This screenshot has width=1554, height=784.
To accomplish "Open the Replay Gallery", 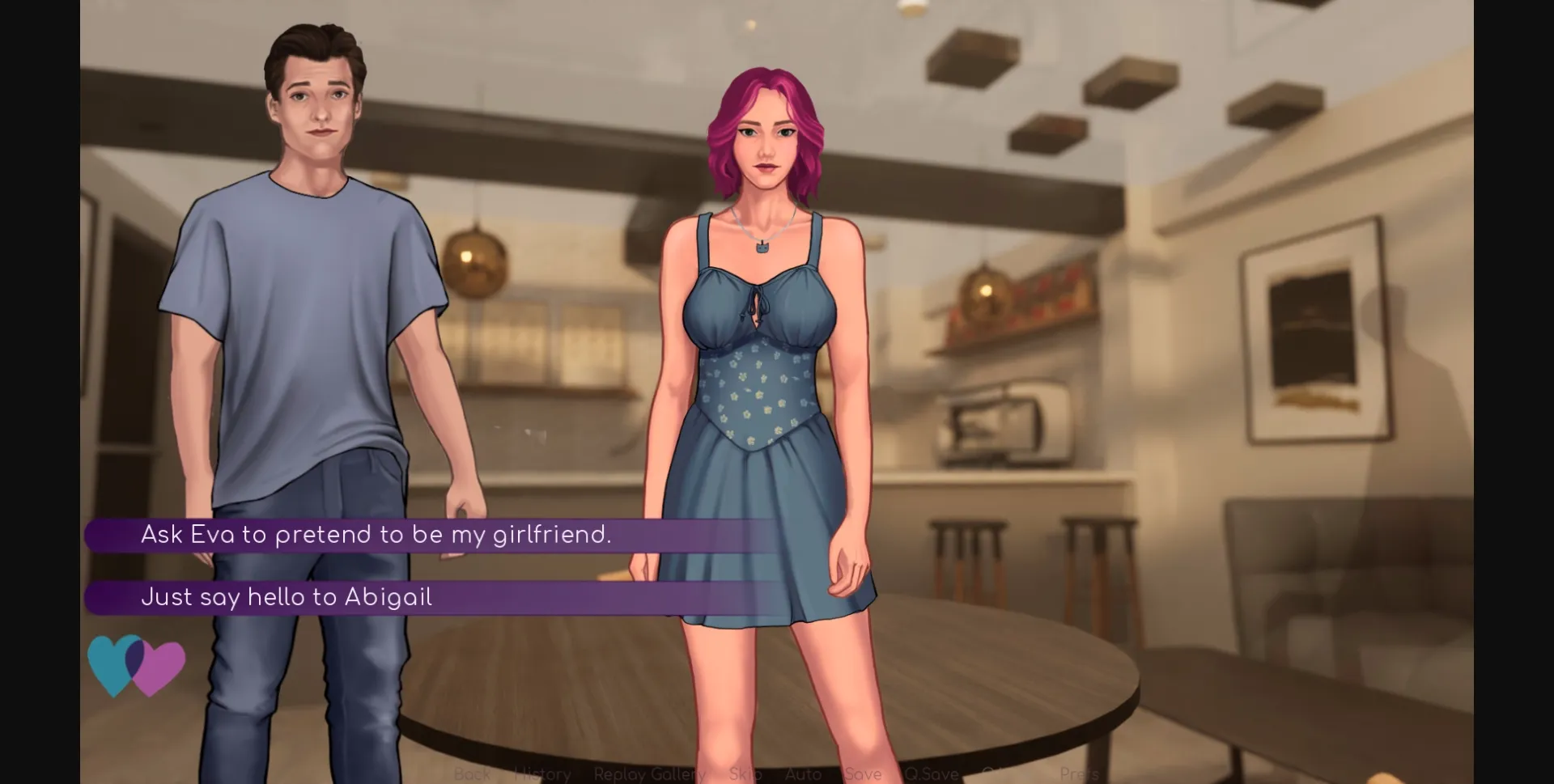I will 649,774.
